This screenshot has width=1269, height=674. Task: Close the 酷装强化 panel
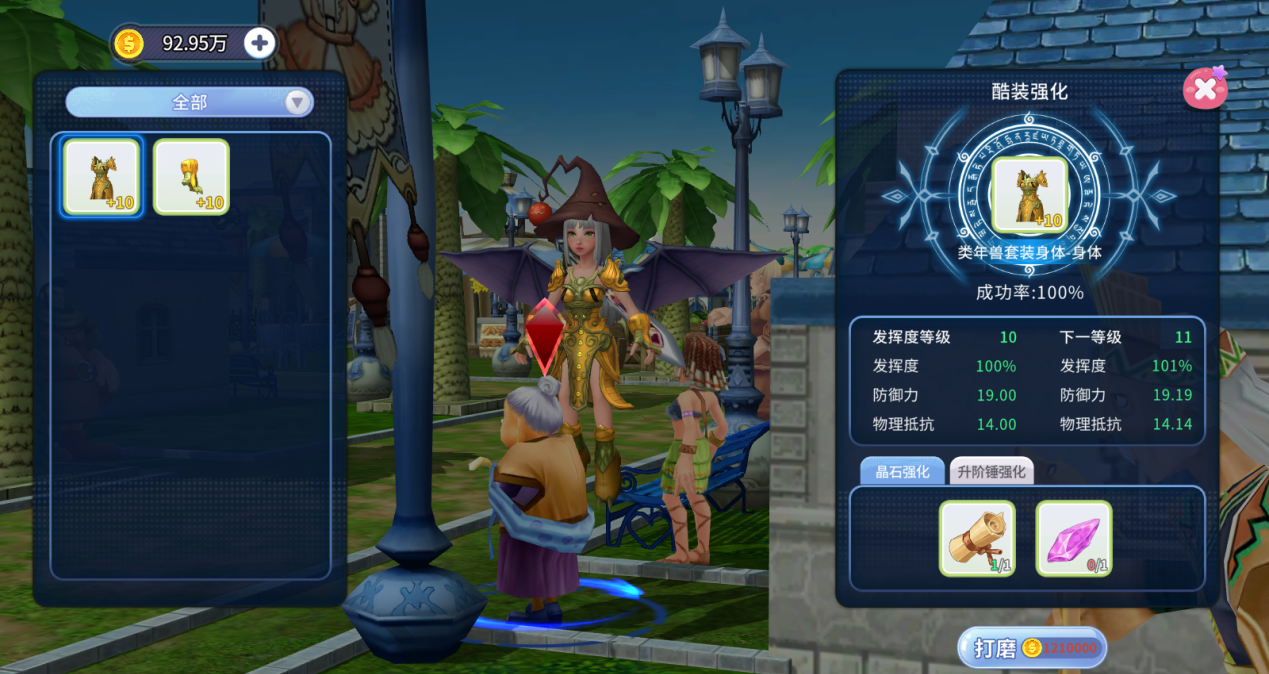[1204, 90]
